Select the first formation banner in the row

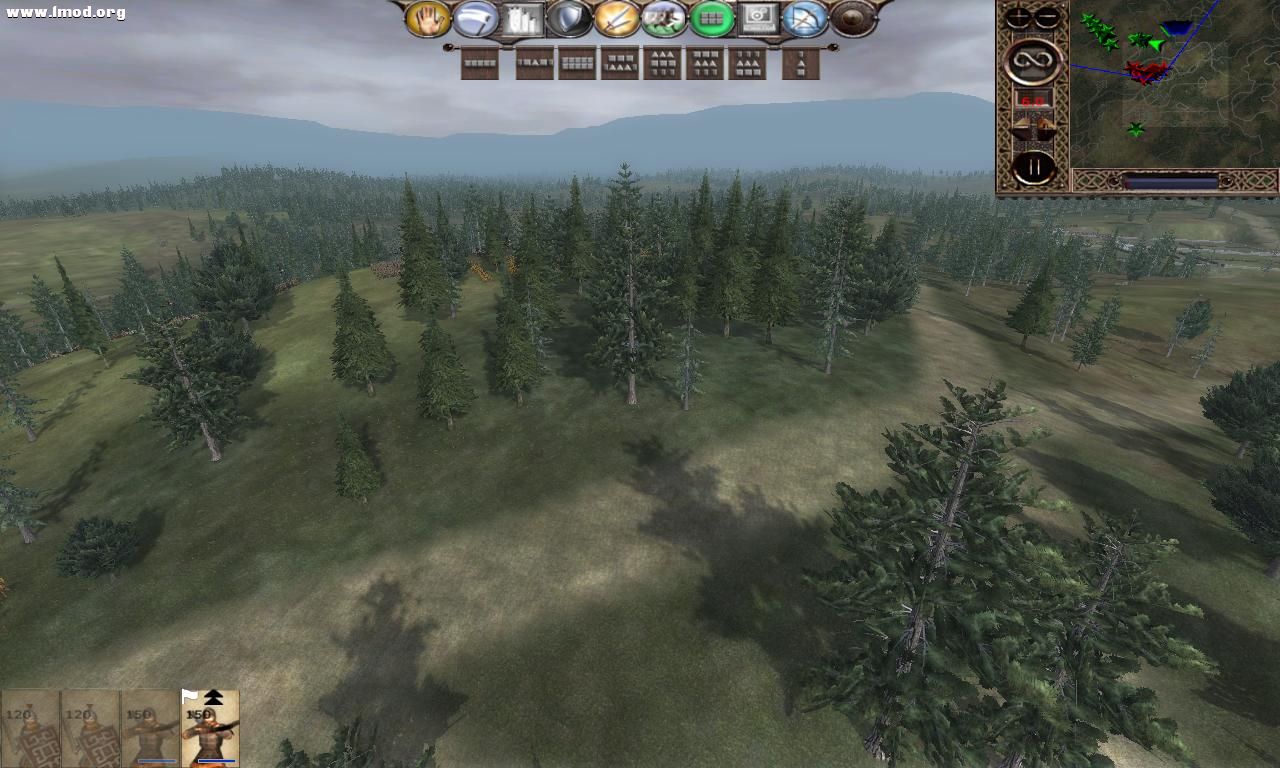click(478, 64)
